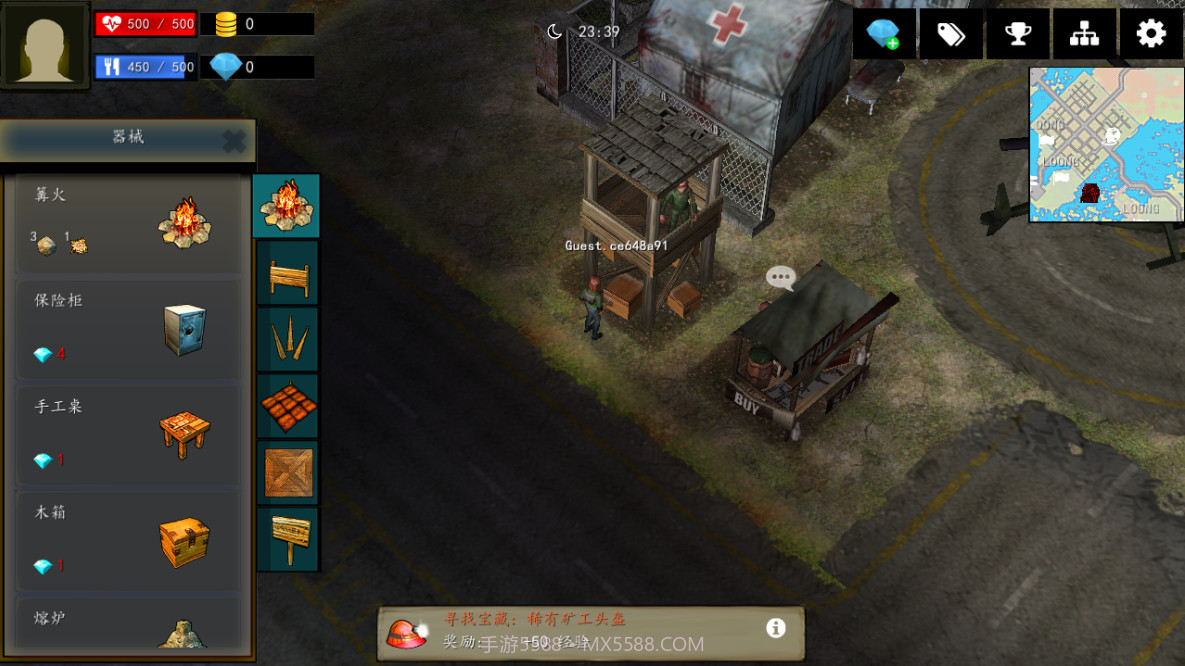1185x666 pixels.
Task: Open the wooden crate wall tab
Action: 288,472
